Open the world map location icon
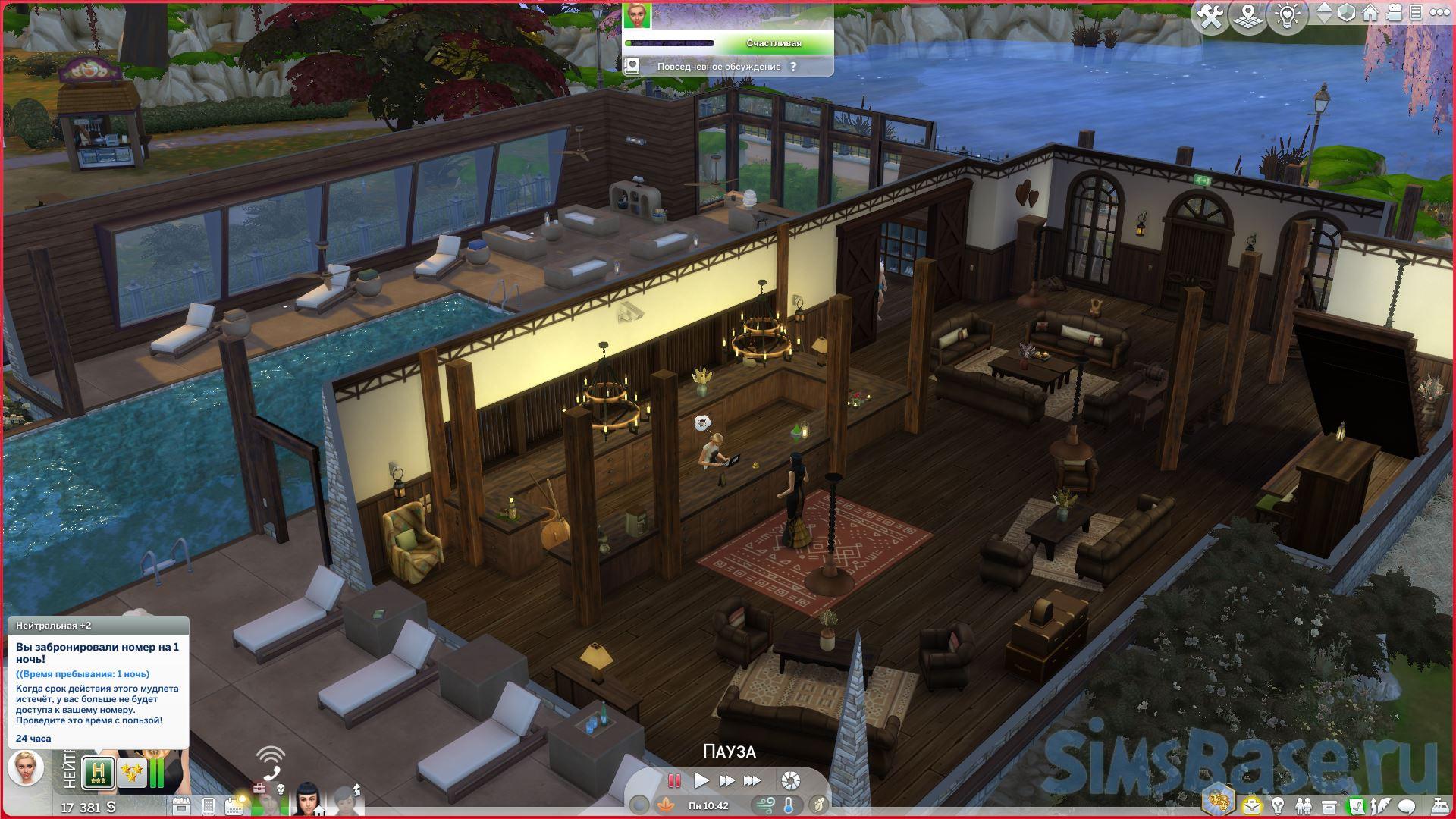 (x=1250, y=16)
